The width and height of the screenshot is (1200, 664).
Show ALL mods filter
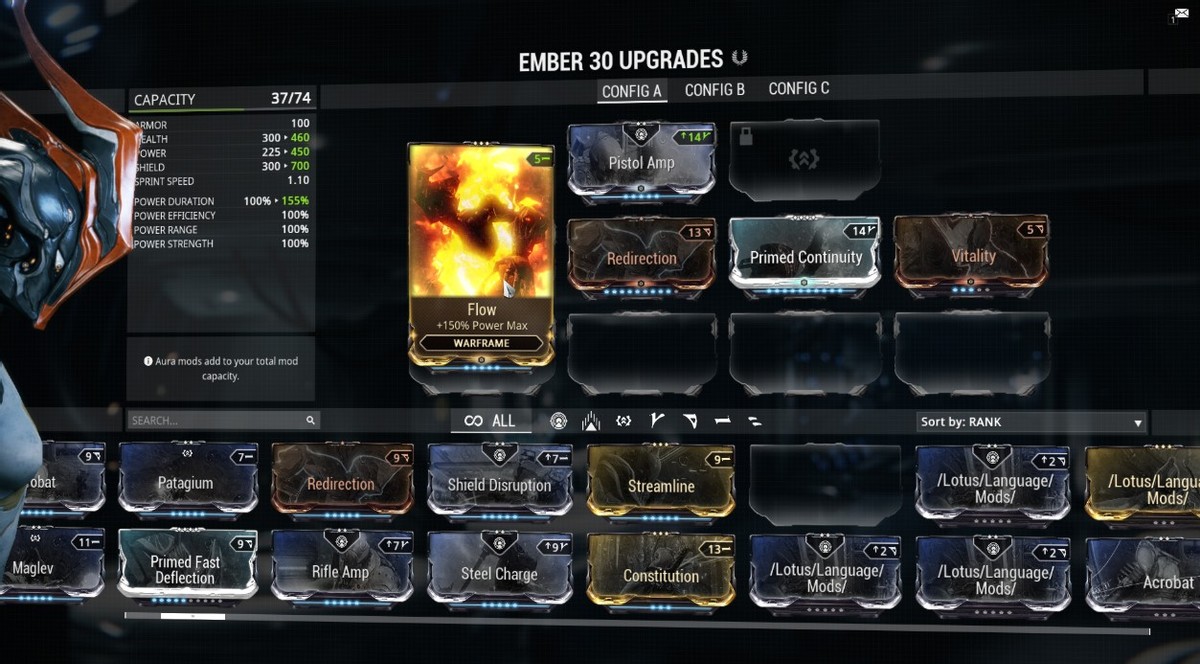click(x=490, y=421)
